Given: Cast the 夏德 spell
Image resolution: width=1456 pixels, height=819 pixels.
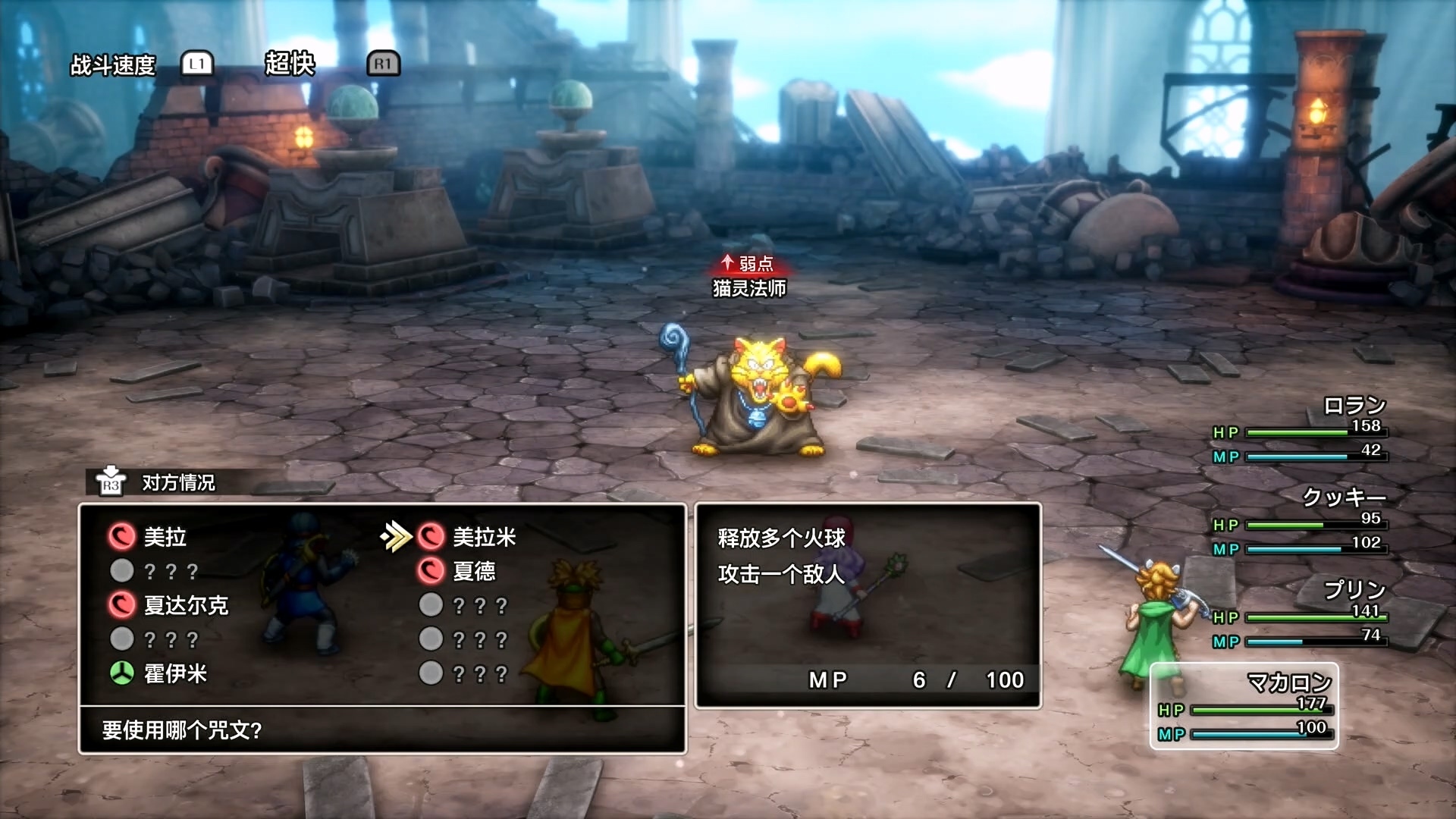Looking at the screenshot, I should [x=473, y=571].
